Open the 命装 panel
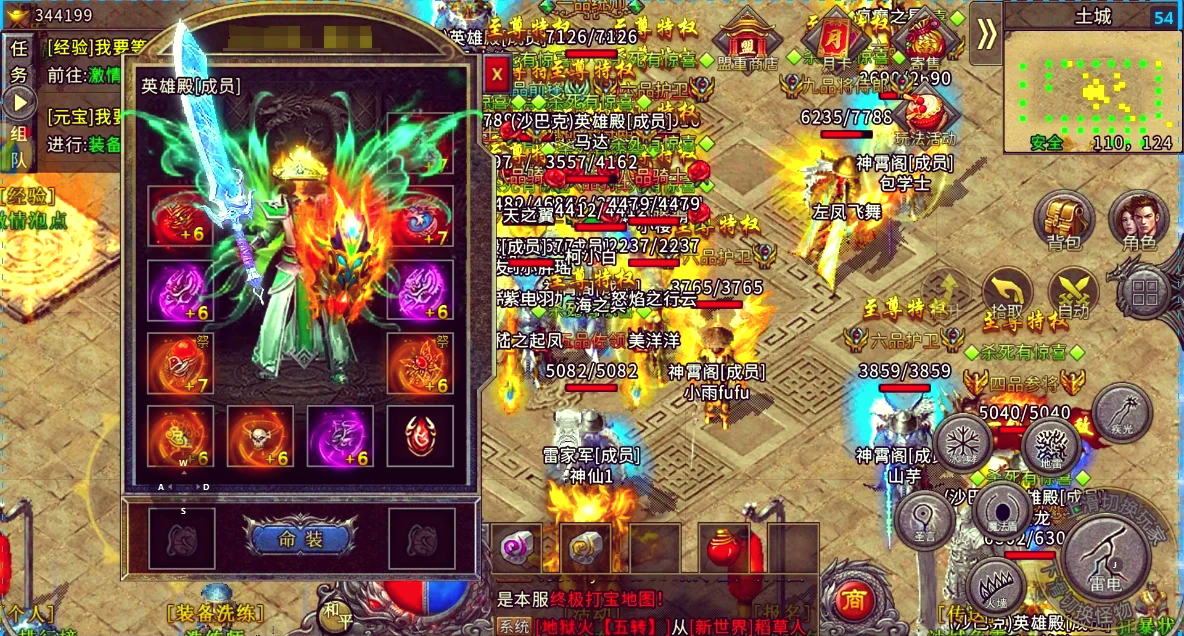This screenshot has height=636, width=1184. pos(300,540)
